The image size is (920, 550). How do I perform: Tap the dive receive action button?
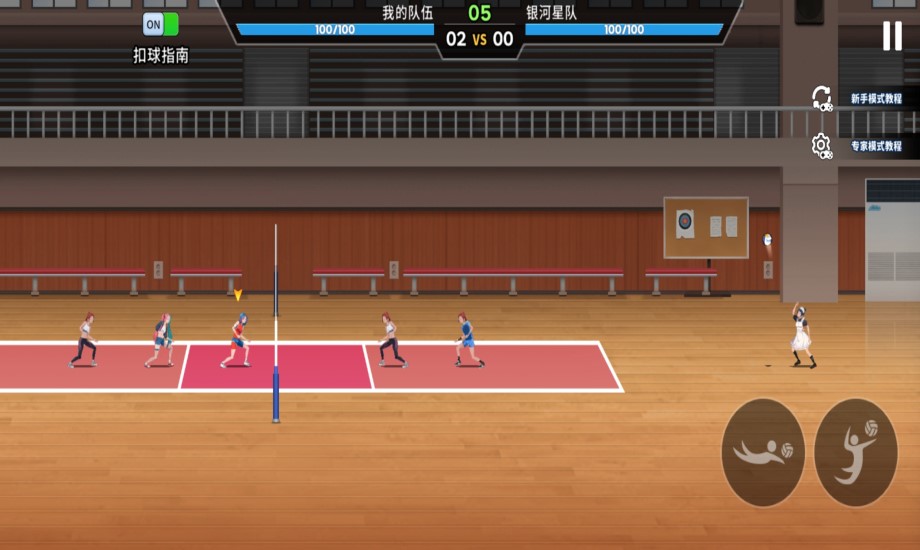click(763, 452)
